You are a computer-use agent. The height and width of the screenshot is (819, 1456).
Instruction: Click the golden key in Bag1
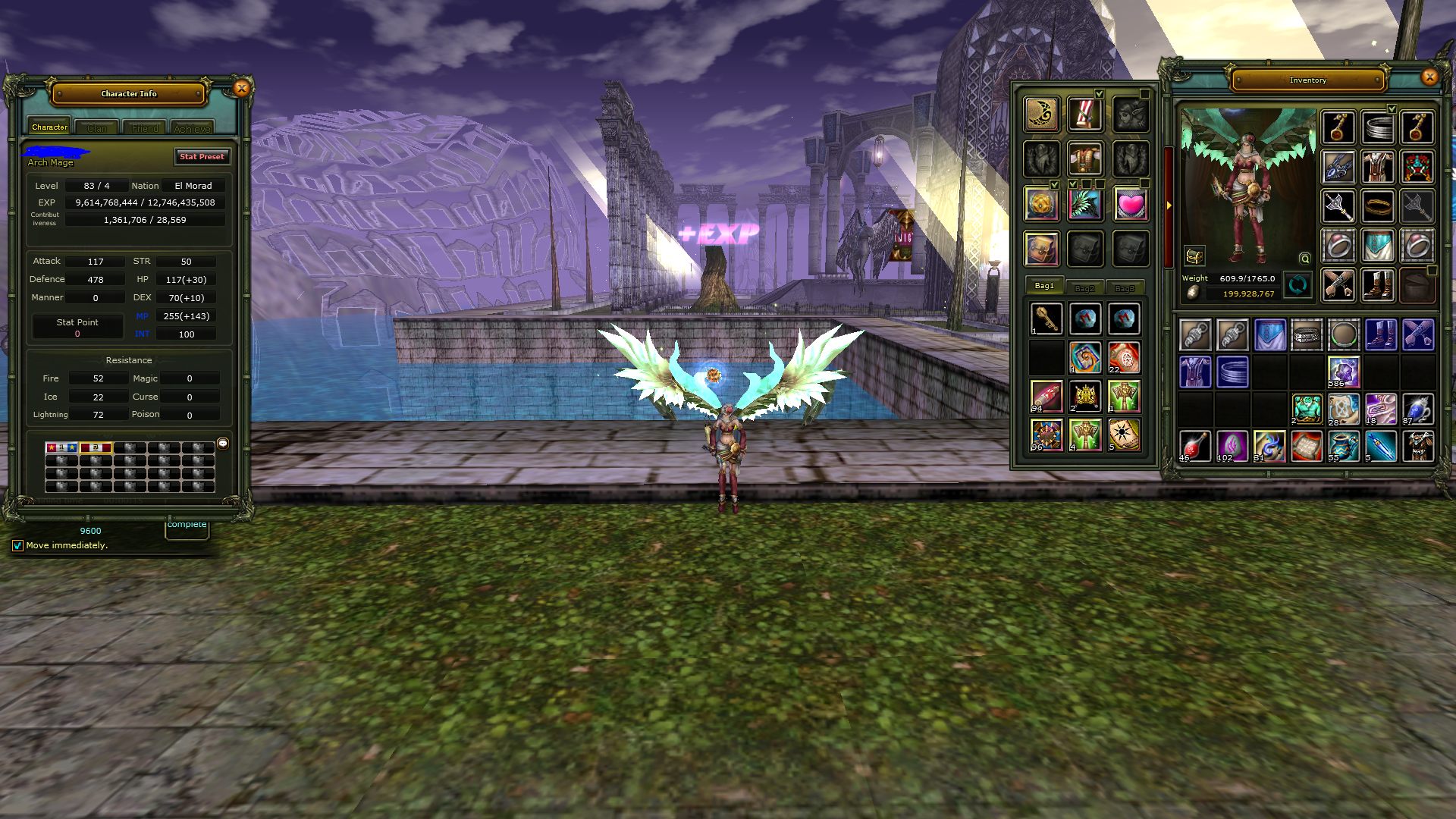click(x=1046, y=319)
